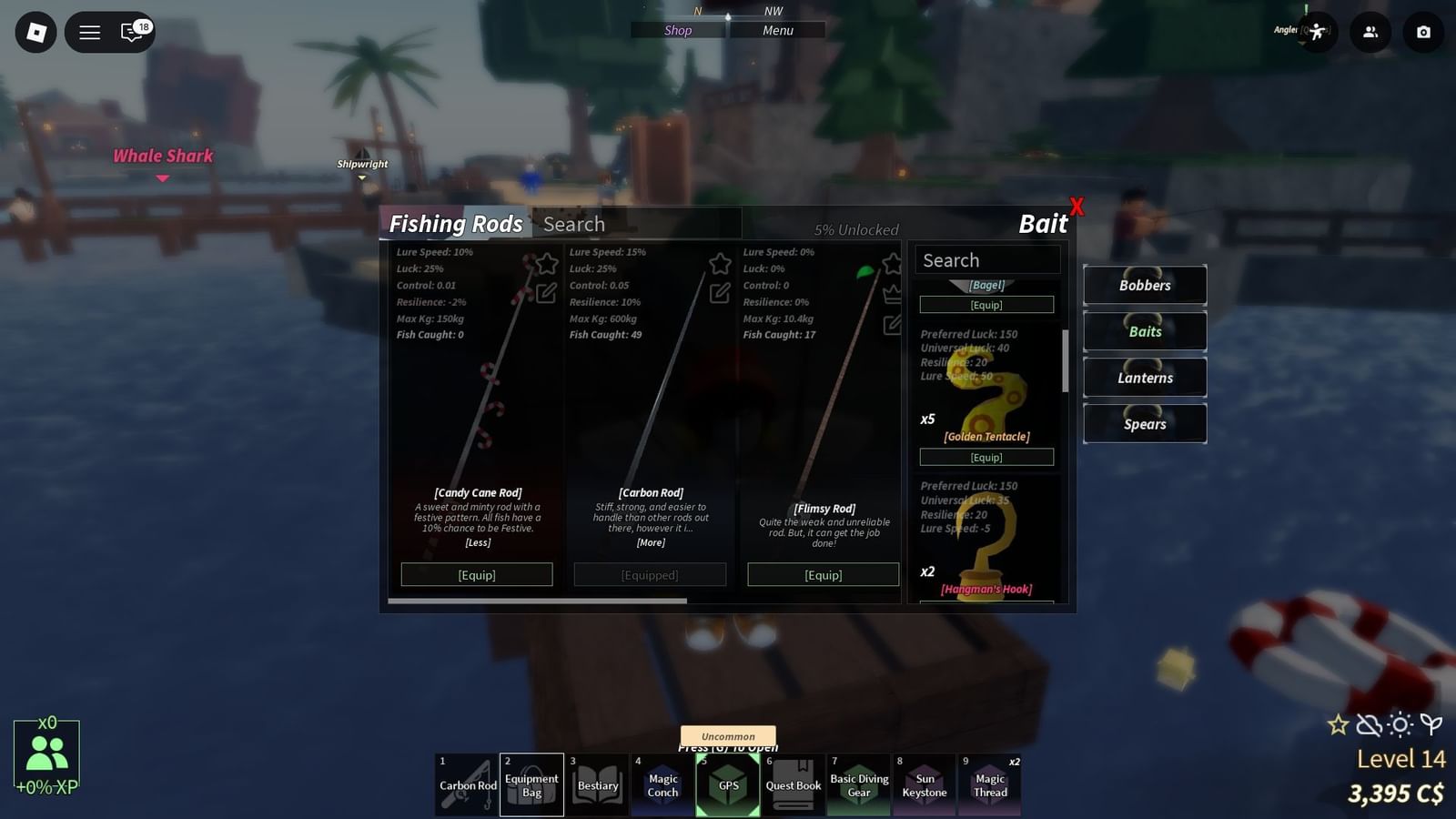
Task: Equip the Golden Tentacle bait
Action: (x=987, y=457)
